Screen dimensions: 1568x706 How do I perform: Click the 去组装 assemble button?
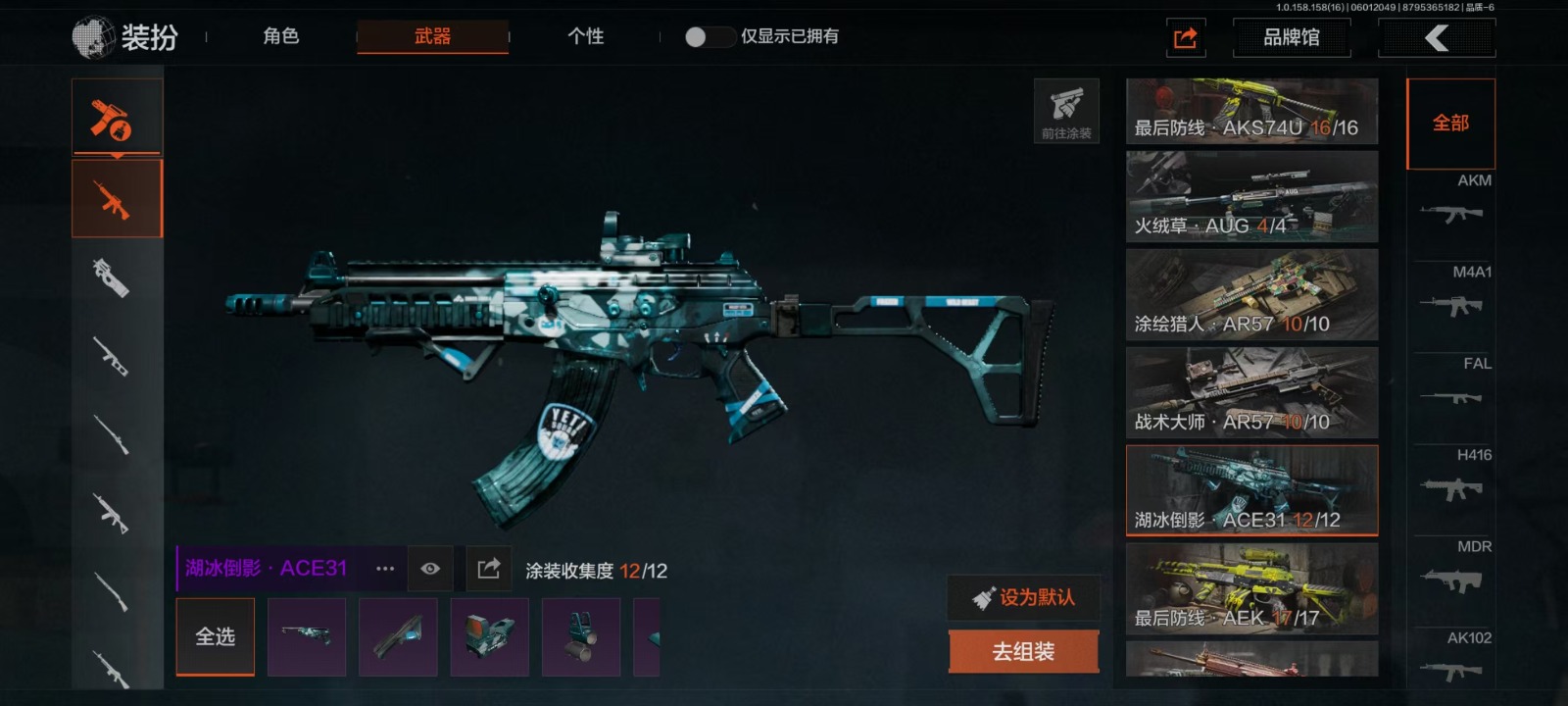tap(1023, 652)
